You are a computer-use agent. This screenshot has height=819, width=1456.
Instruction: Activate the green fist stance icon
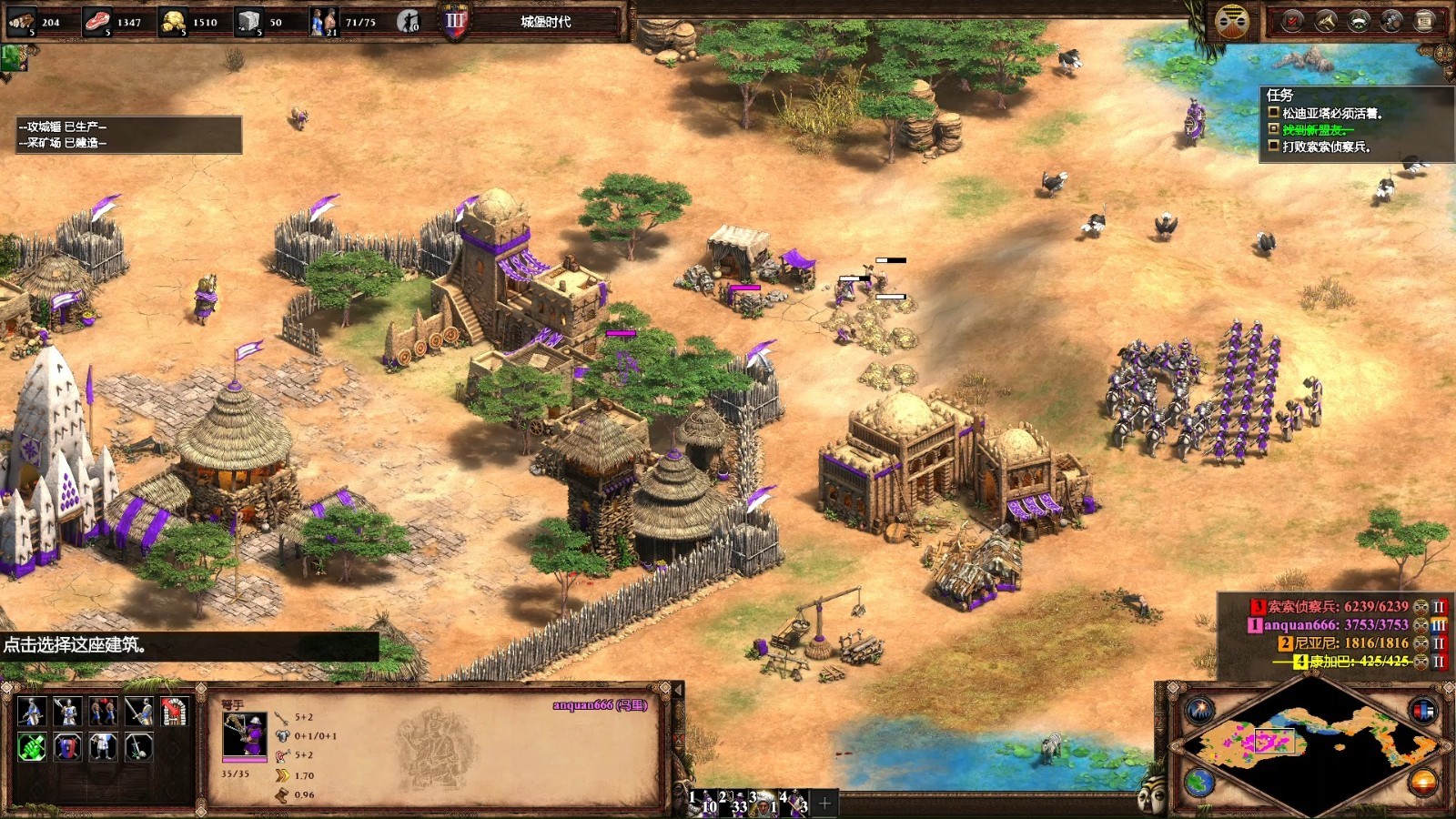click(31, 747)
